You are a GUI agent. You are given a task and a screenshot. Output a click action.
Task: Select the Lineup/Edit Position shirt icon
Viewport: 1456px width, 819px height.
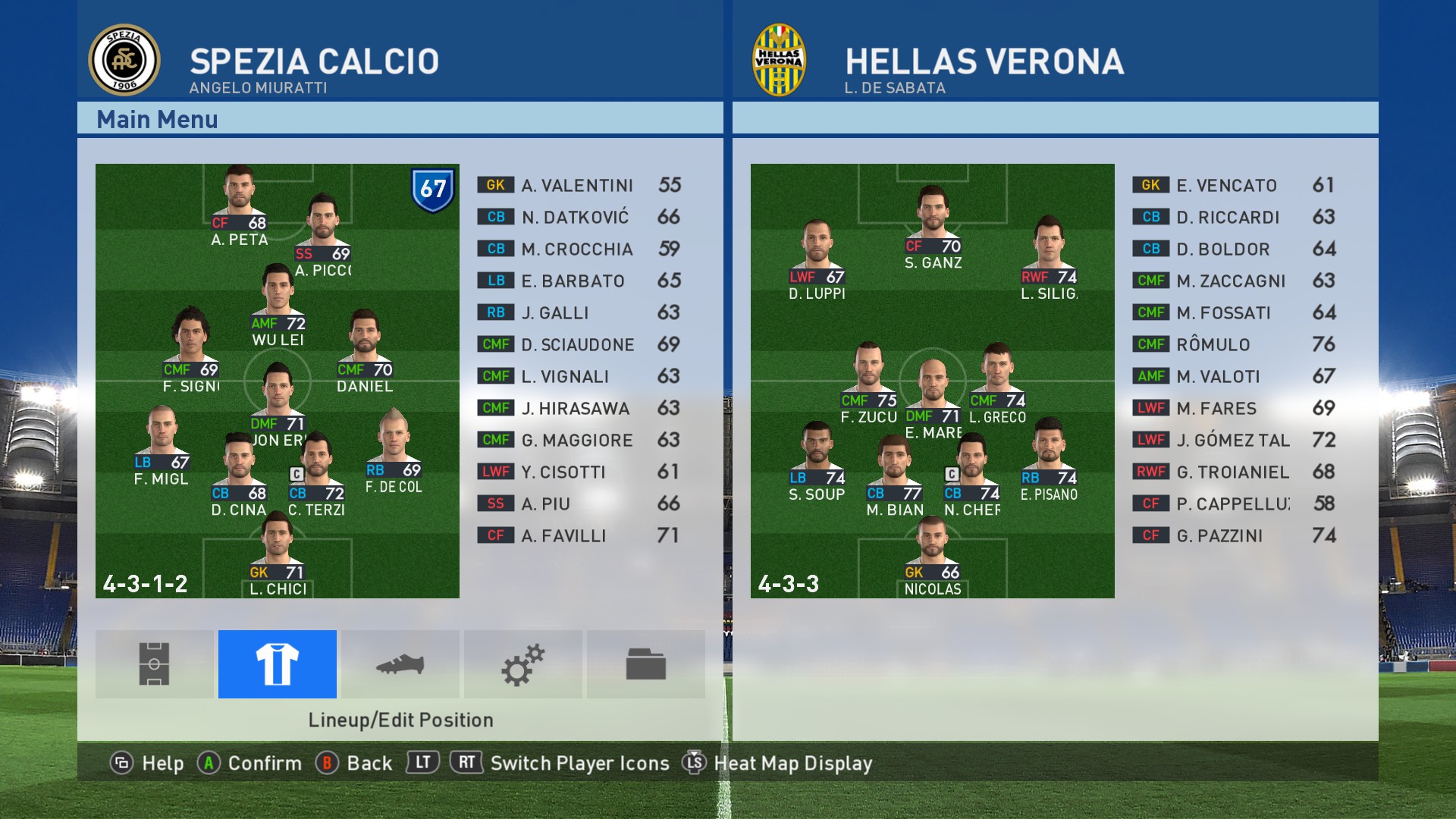click(278, 664)
